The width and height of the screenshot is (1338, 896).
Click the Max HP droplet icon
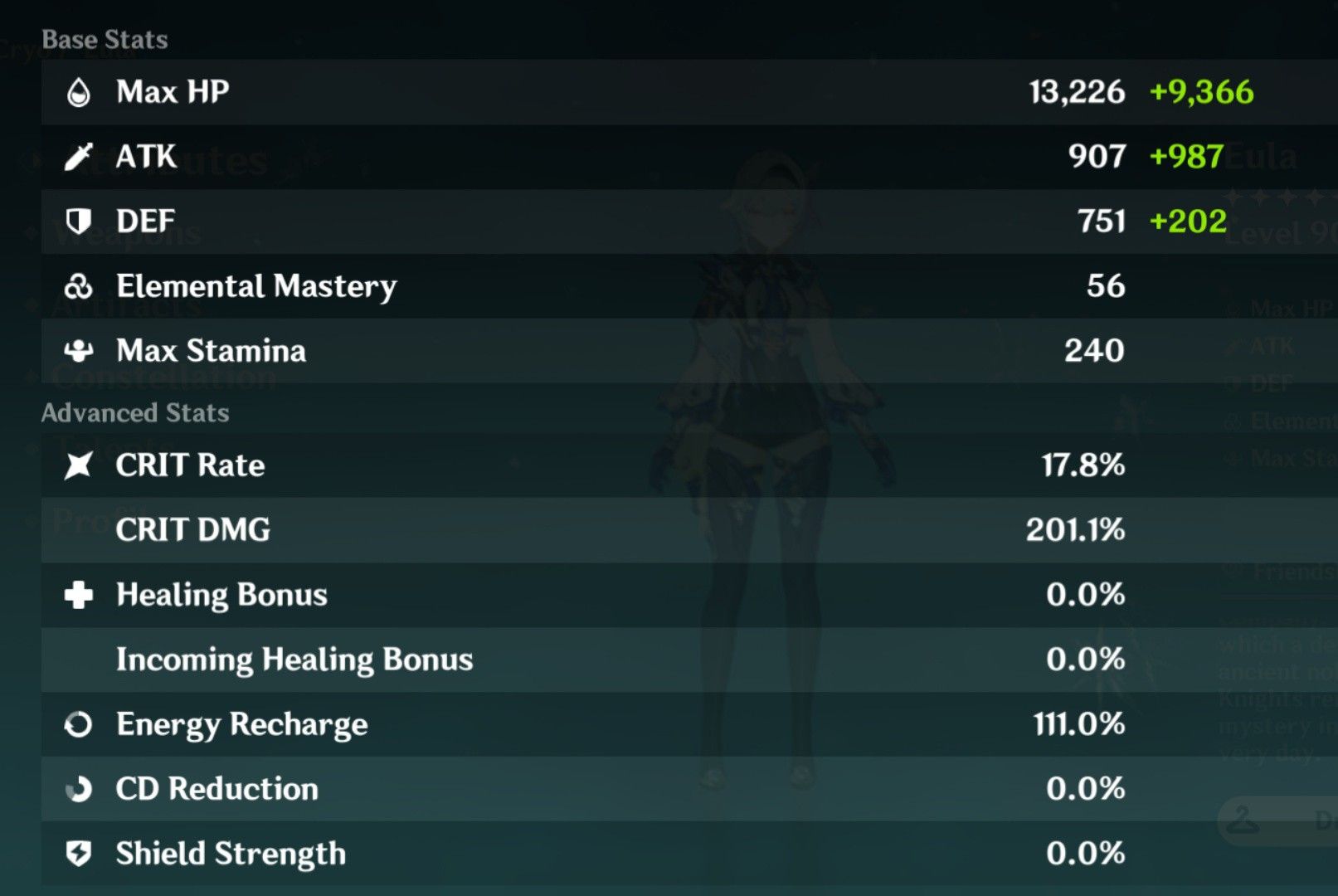tap(80, 91)
